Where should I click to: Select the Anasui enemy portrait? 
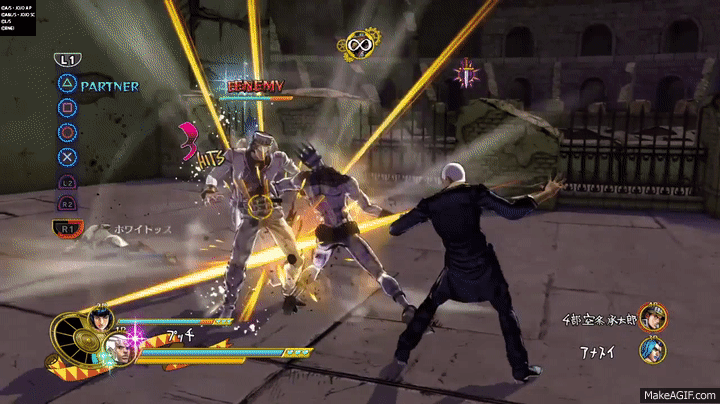tap(654, 351)
